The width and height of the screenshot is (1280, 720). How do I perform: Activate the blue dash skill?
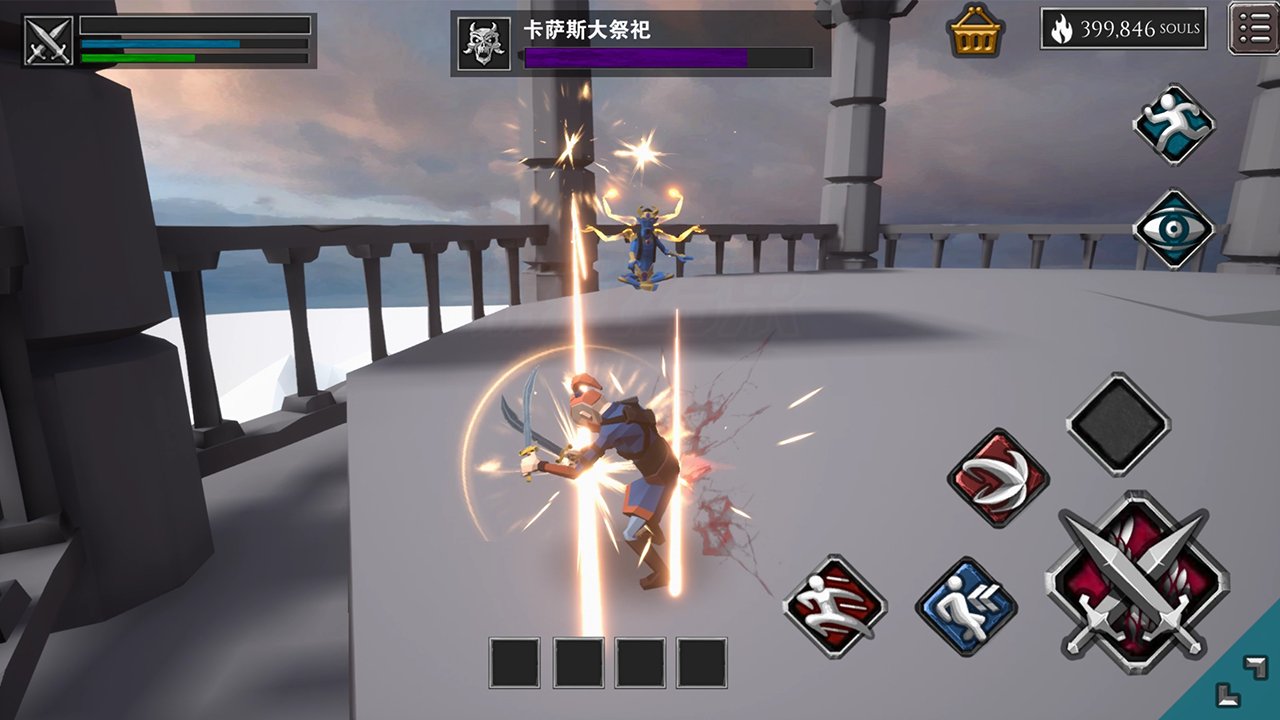(x=966, y=607)
